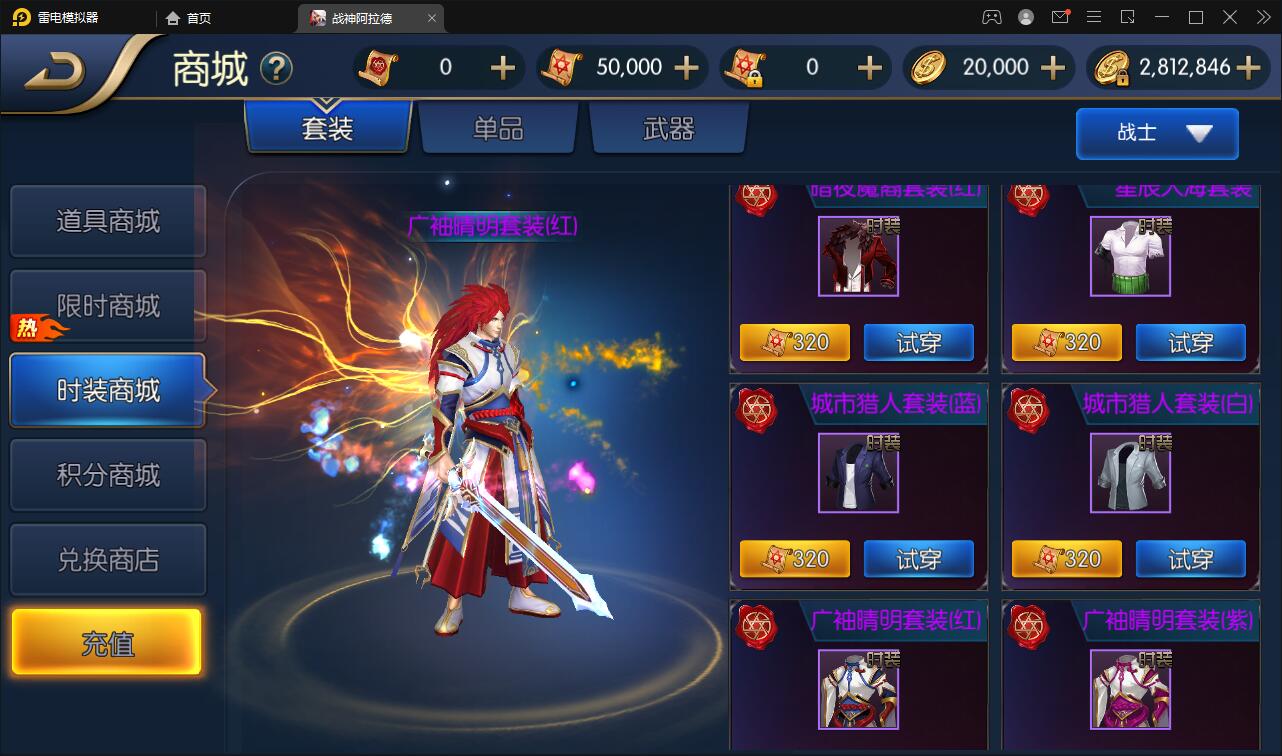Expand the titlebar overflow chevron (>>)
This screenshot has width=1282, height=756.
(1264, 17)
